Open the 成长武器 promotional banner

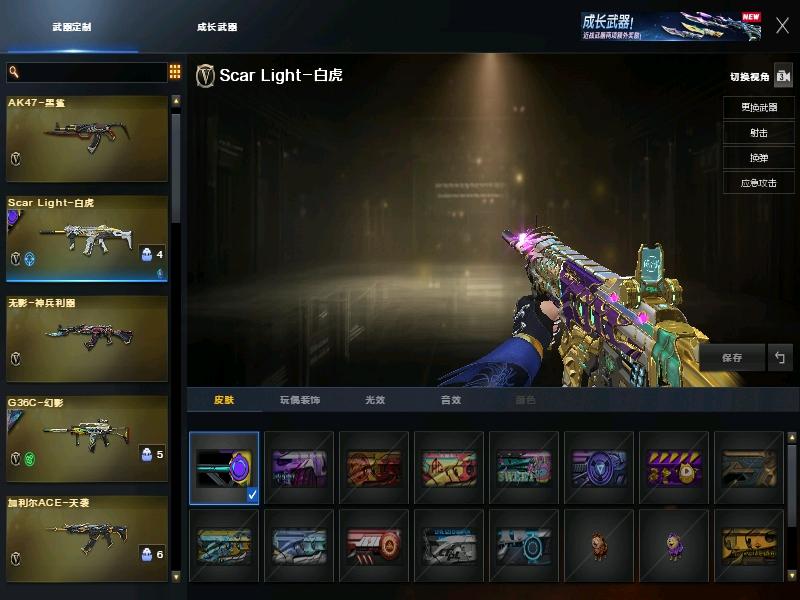tap(670, 26)
